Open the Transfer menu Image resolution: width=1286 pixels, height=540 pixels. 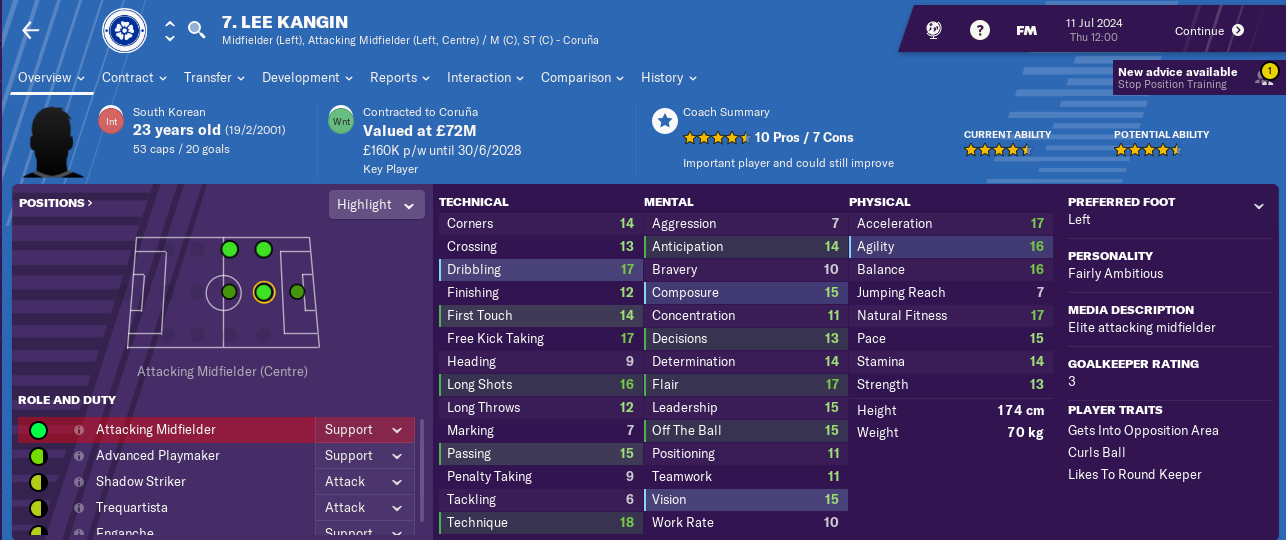(215, 77)
